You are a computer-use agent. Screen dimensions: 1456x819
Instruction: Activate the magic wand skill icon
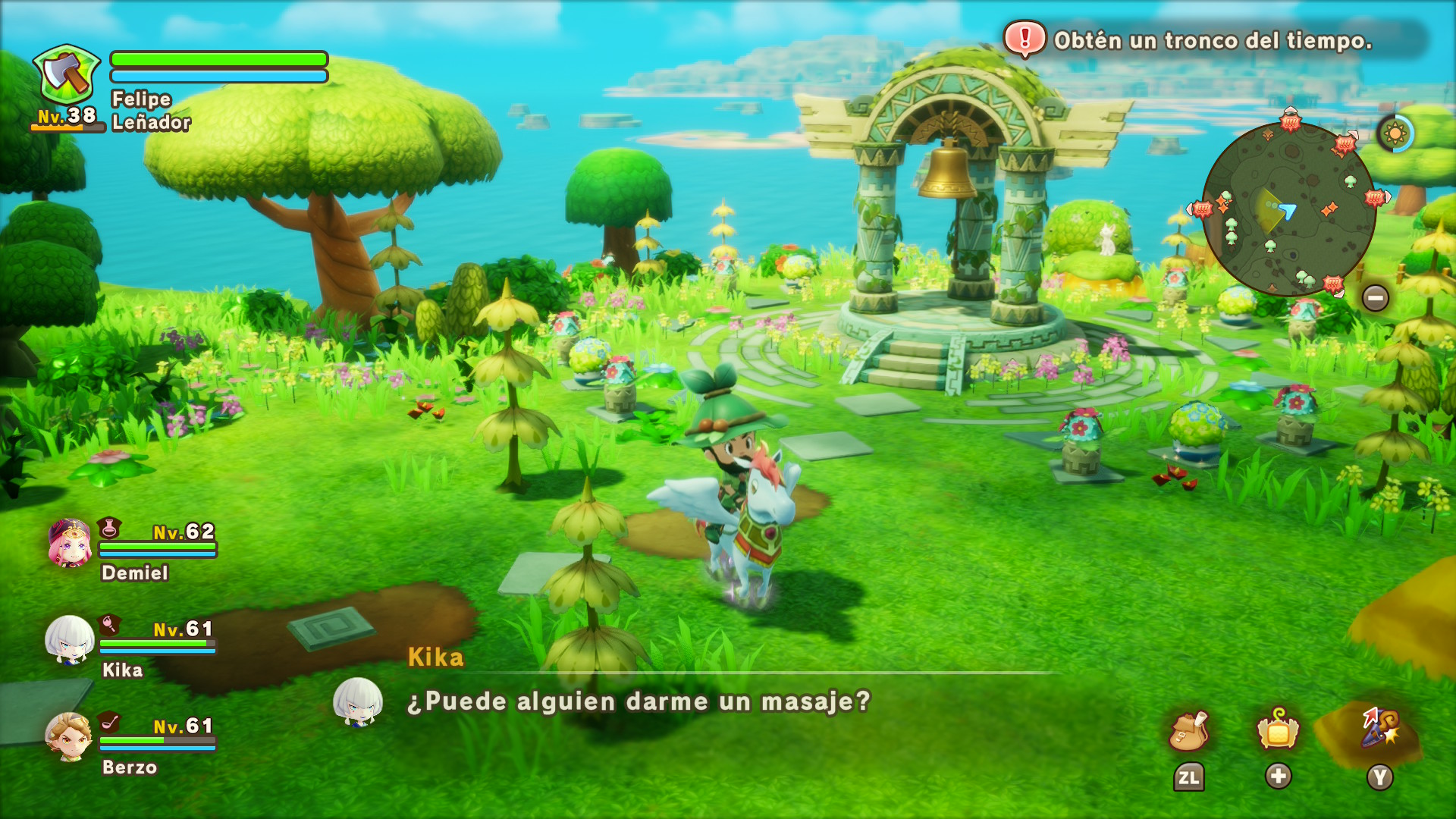pyautogui.click(x=1379, y=728)
